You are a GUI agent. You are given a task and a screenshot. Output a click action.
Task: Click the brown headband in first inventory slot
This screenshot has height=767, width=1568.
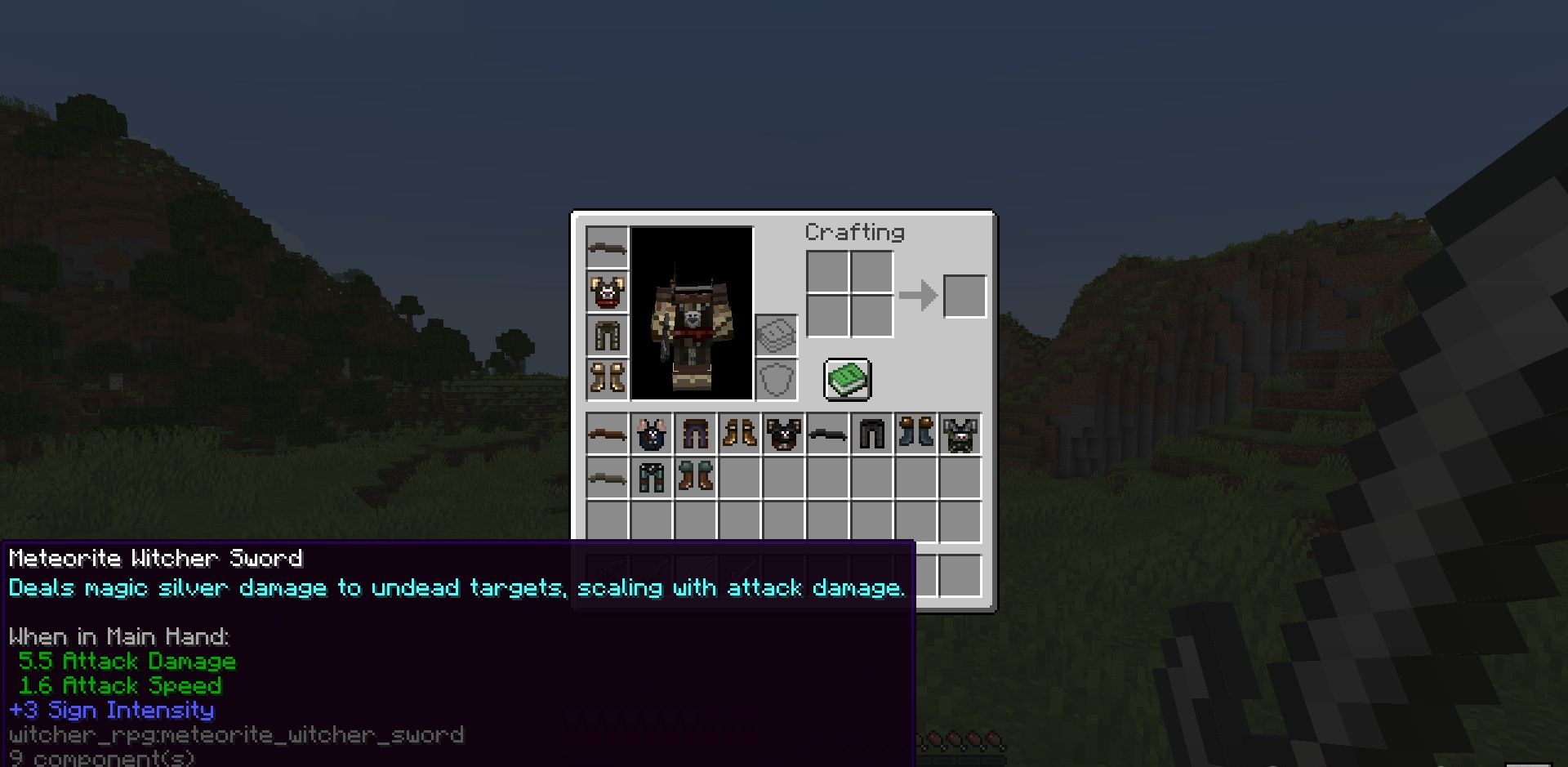pyautogui.click(x=608, y=435)
